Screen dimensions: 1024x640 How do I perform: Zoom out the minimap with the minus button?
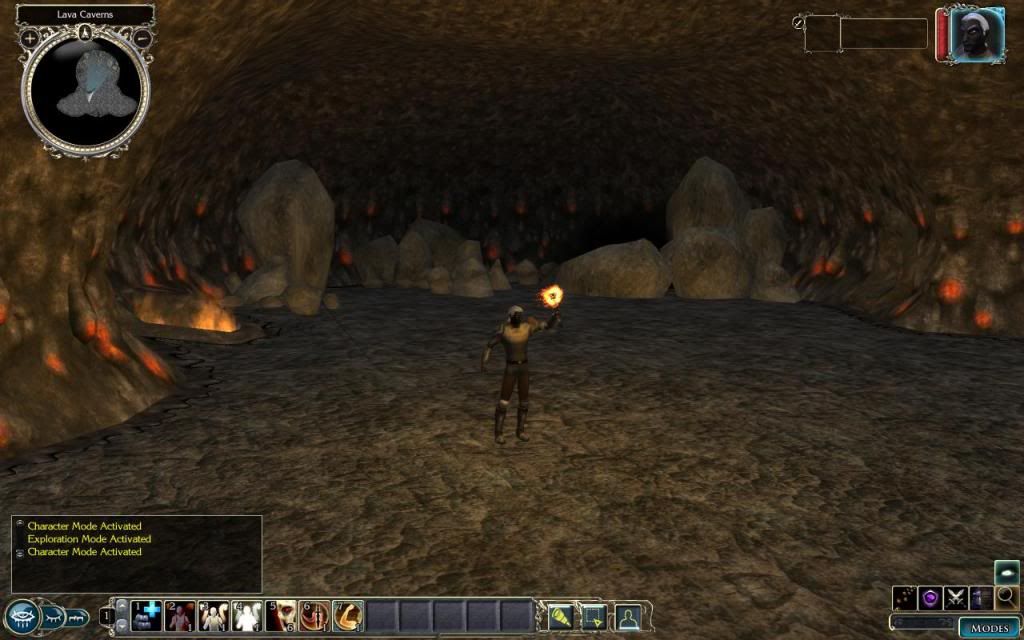142,38
